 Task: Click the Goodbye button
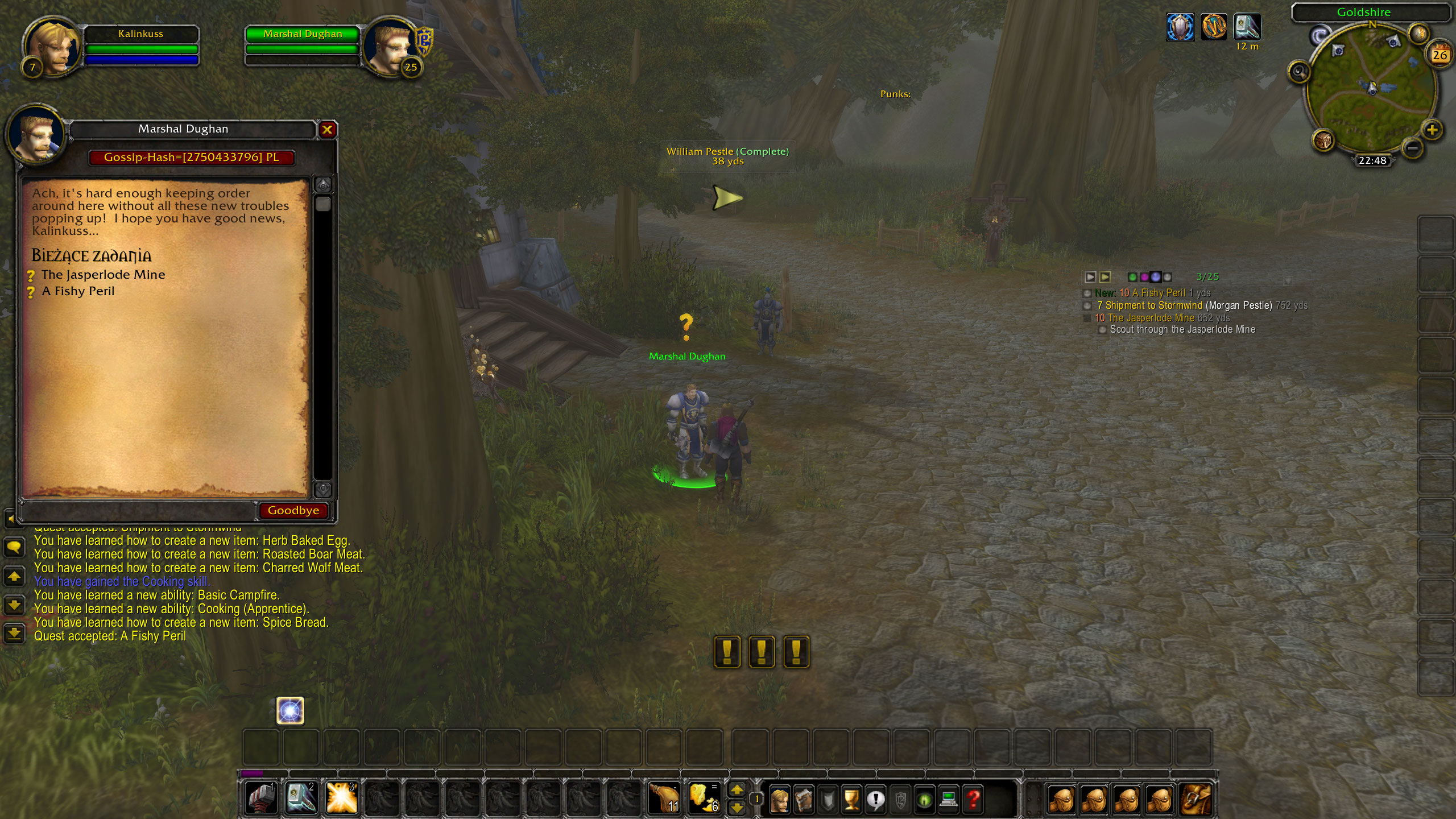[x=294, y=510]
